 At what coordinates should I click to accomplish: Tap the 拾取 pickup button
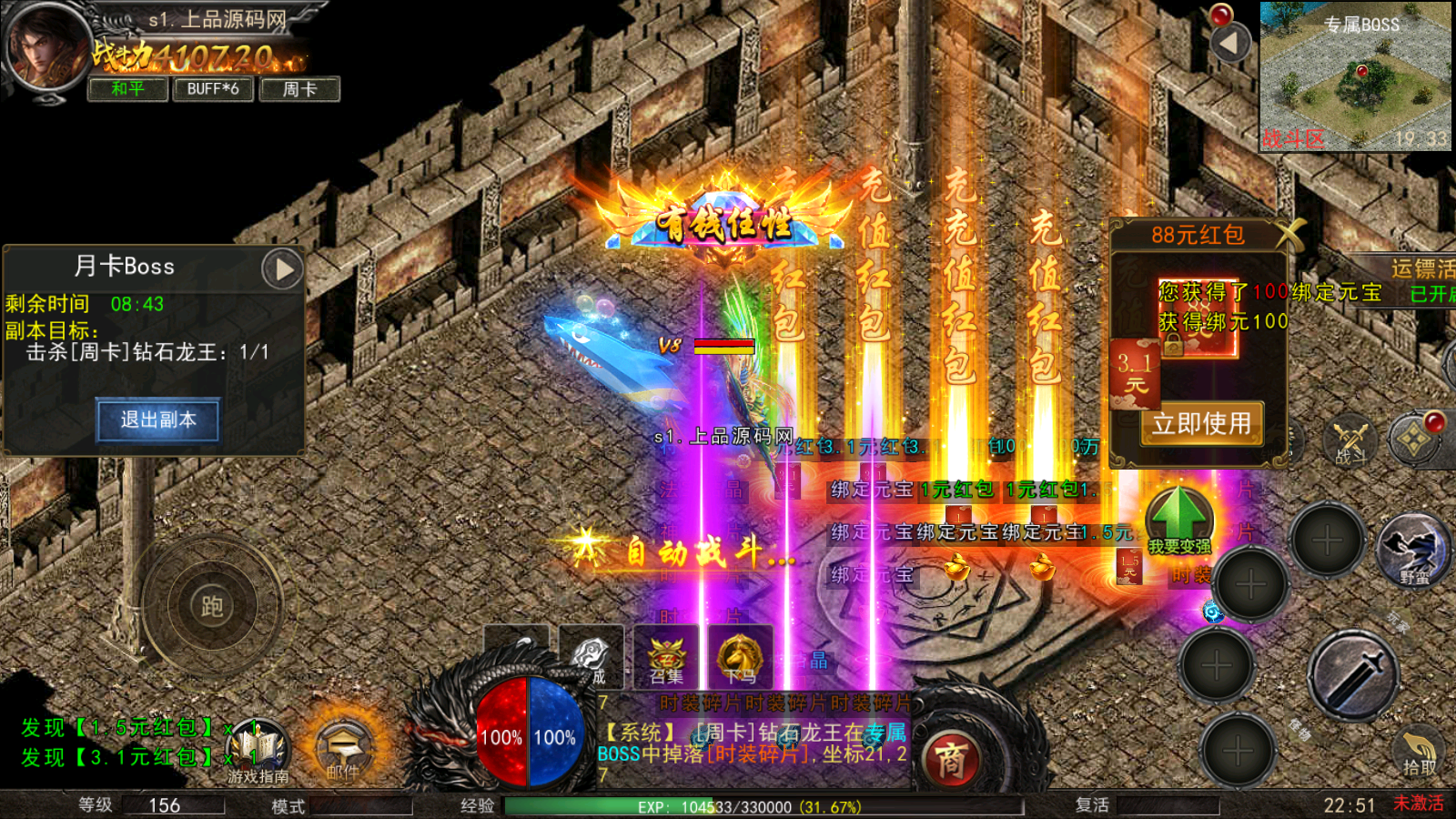1418,751
